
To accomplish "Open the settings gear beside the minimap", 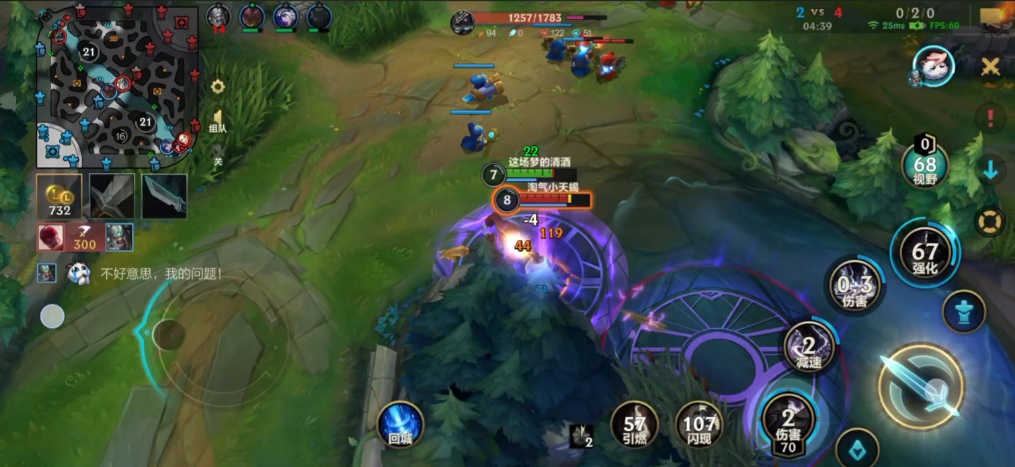I will tap(218, 87).
